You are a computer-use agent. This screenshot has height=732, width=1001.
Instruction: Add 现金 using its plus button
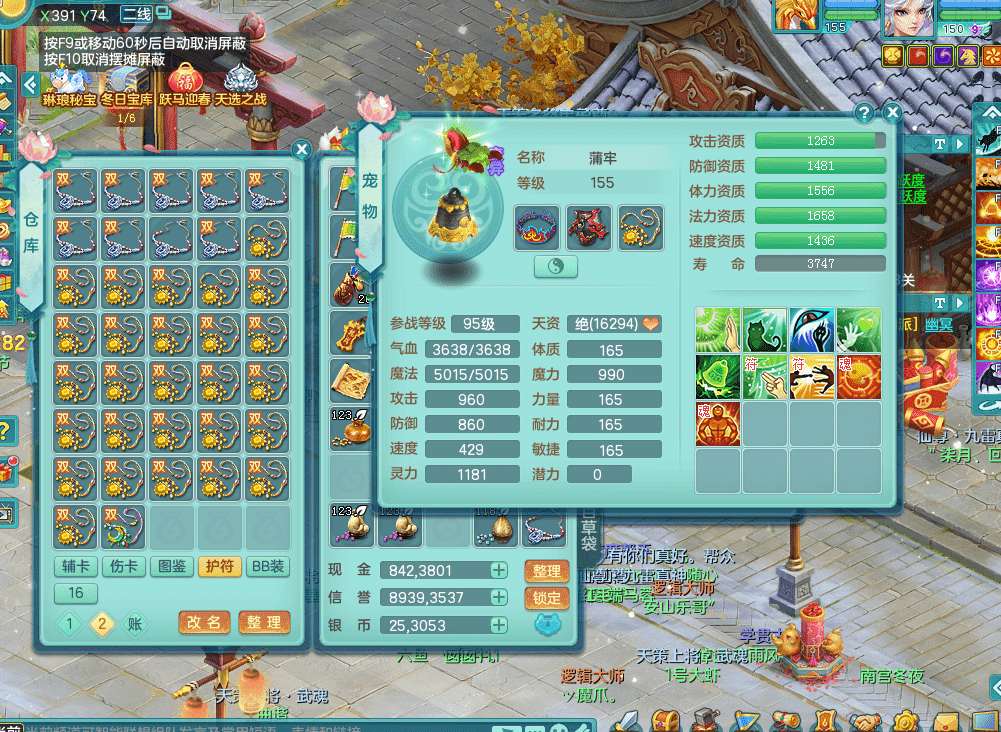[x=498, y=571]
